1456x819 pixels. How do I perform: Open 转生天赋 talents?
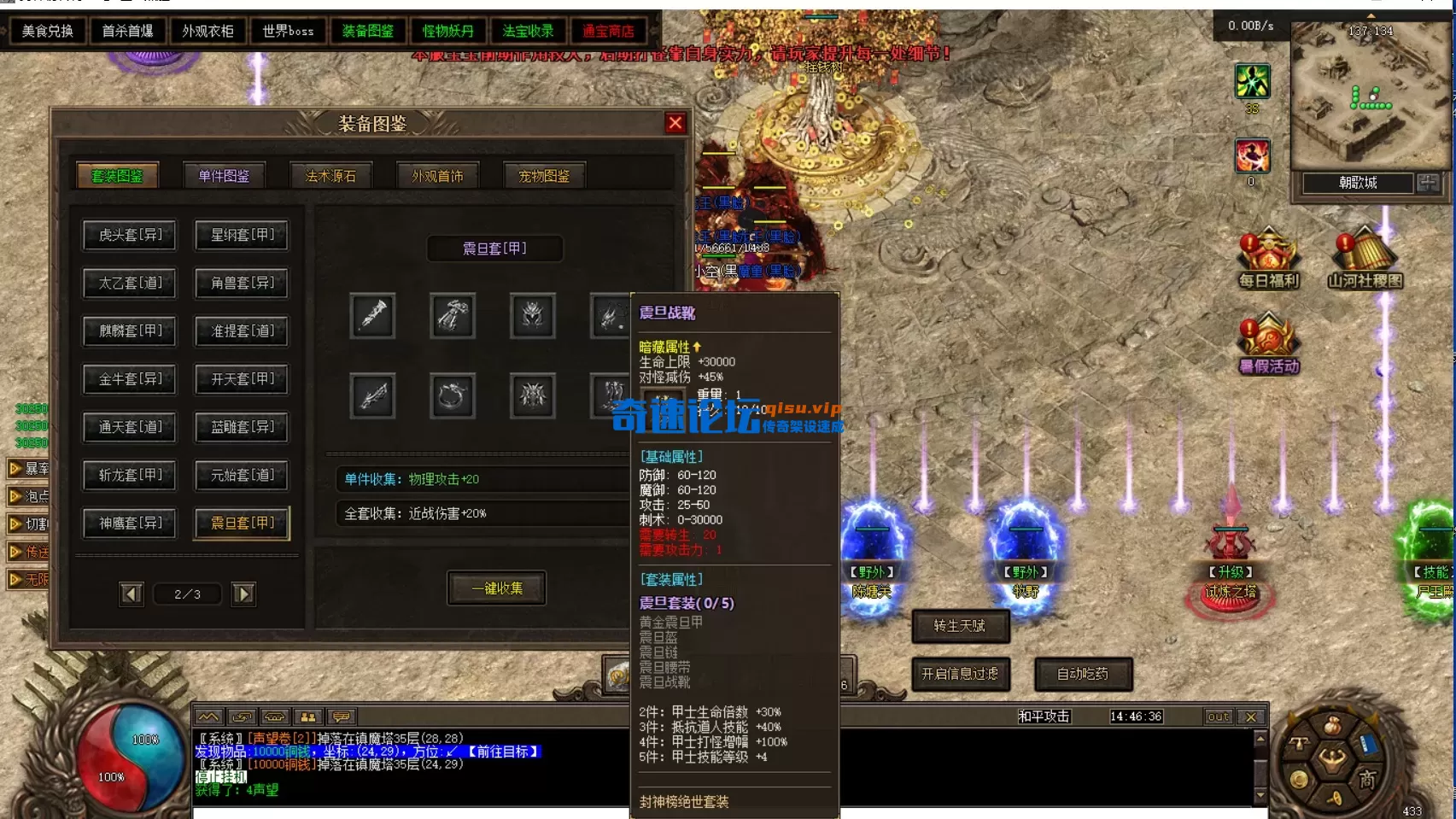click(x=961, y=626)
